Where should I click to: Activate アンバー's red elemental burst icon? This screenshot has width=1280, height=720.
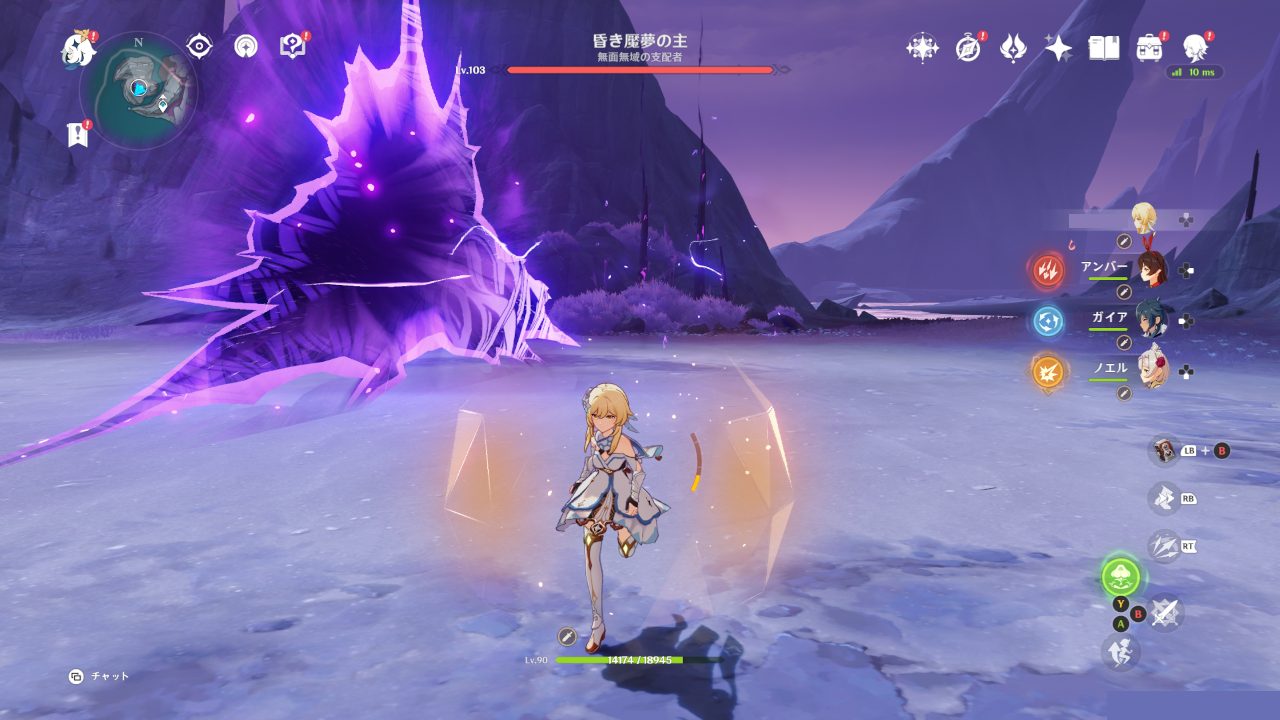click(1048, 269)
